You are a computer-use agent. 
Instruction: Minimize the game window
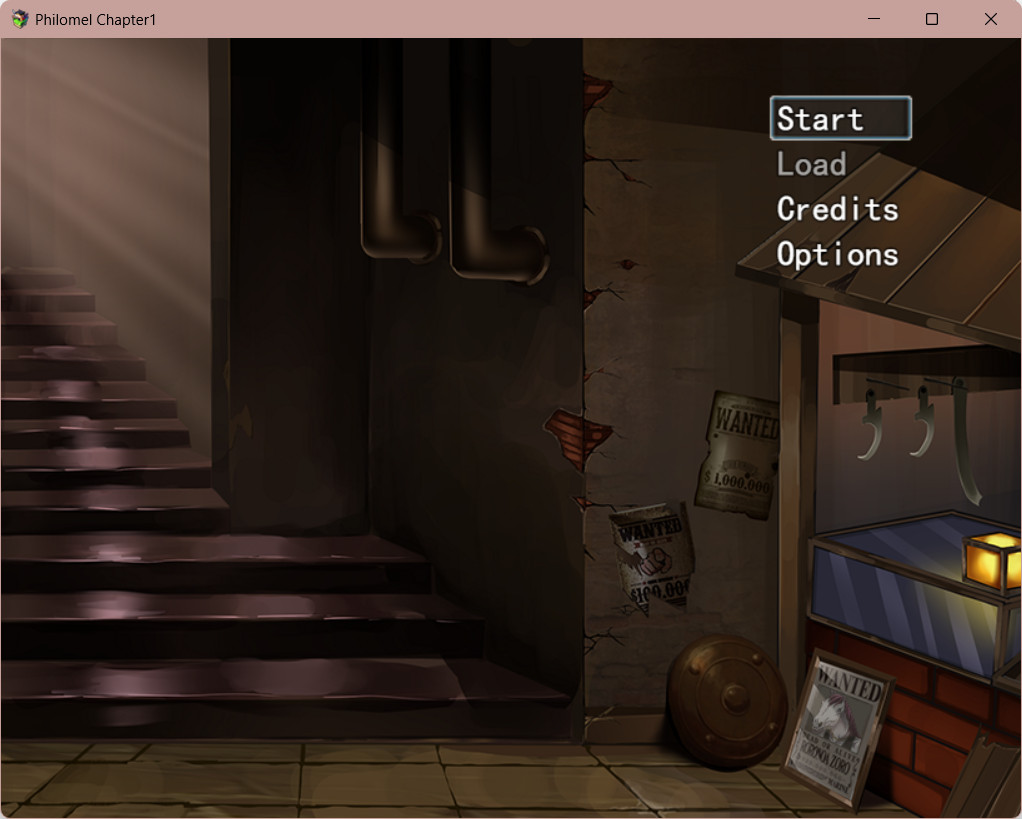tap(873, 19)
